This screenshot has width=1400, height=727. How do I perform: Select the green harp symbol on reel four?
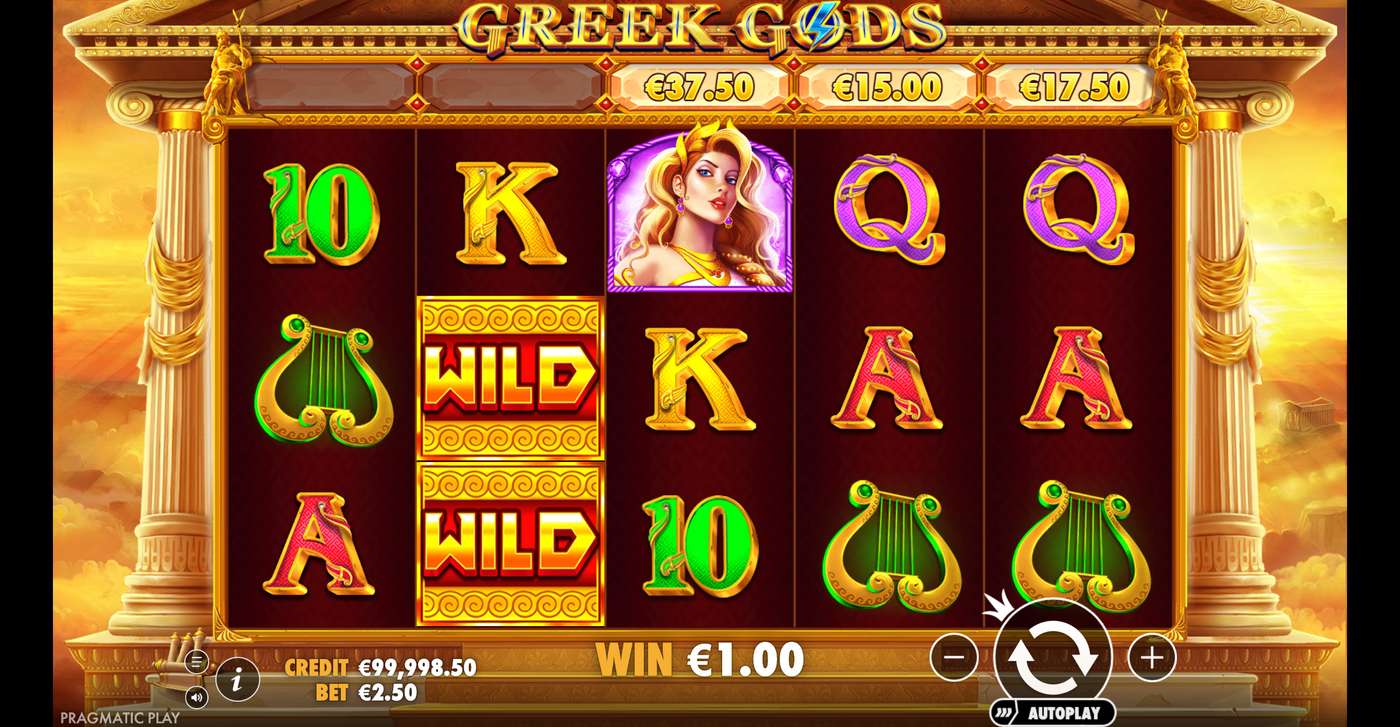881,545
